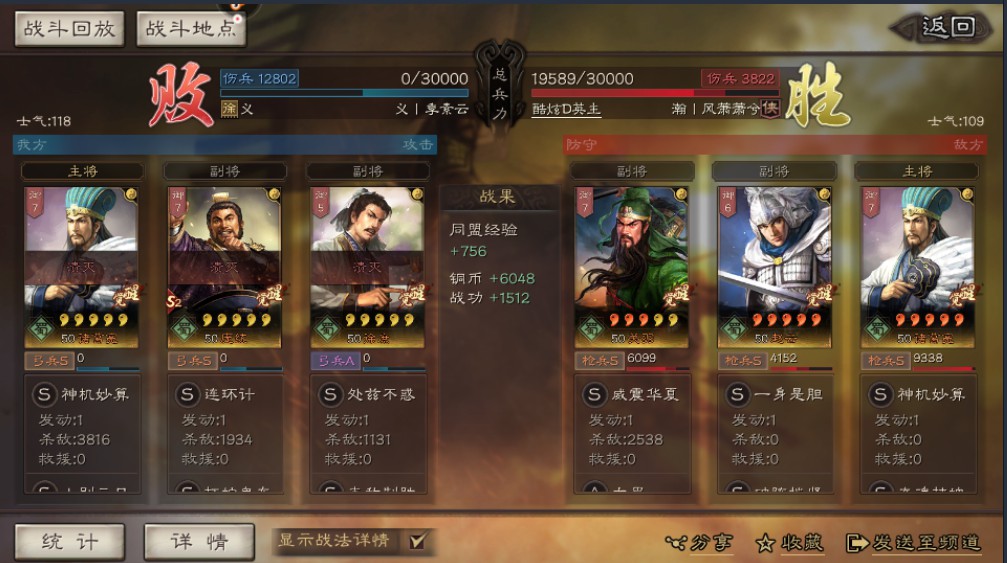Open the 统计 statistics view
This screenshot has width=1007, height=563.
point(69,541)
